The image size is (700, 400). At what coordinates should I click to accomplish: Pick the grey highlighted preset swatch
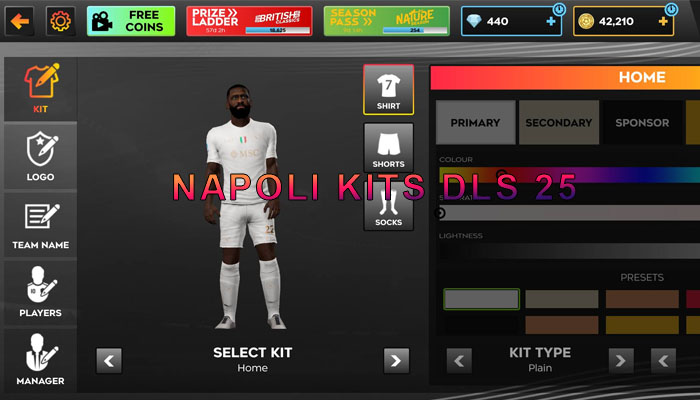point(481,299)
